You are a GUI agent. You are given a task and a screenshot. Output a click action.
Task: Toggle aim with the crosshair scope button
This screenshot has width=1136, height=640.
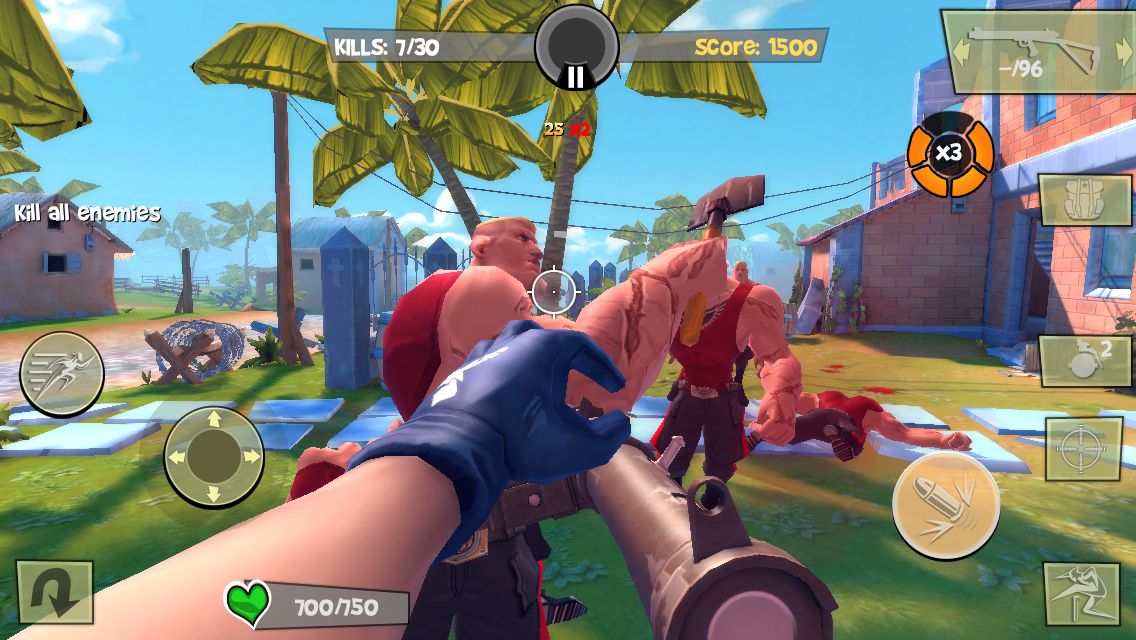[1083, 449]
